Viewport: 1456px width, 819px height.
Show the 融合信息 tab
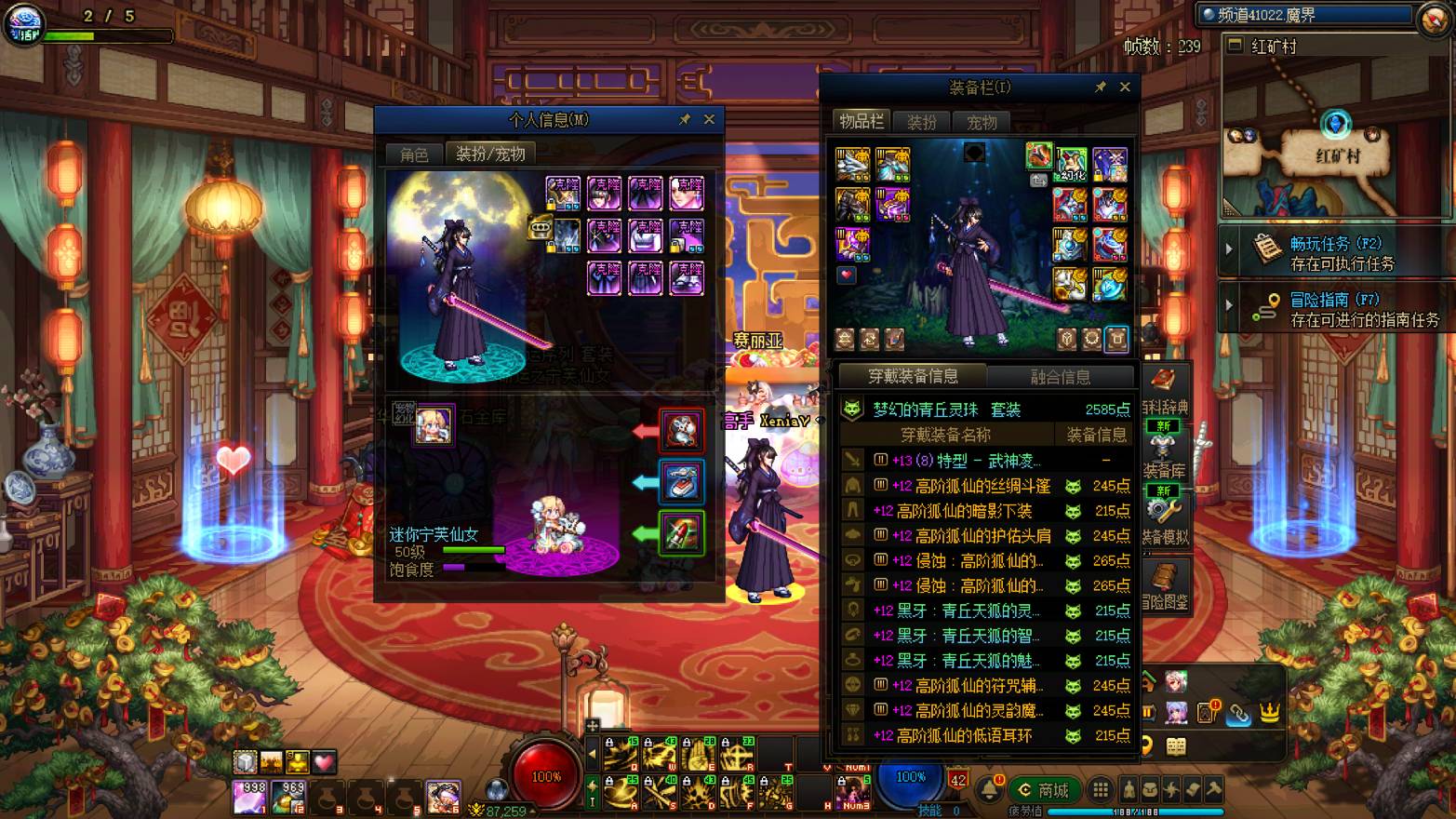coord(1060,376)
